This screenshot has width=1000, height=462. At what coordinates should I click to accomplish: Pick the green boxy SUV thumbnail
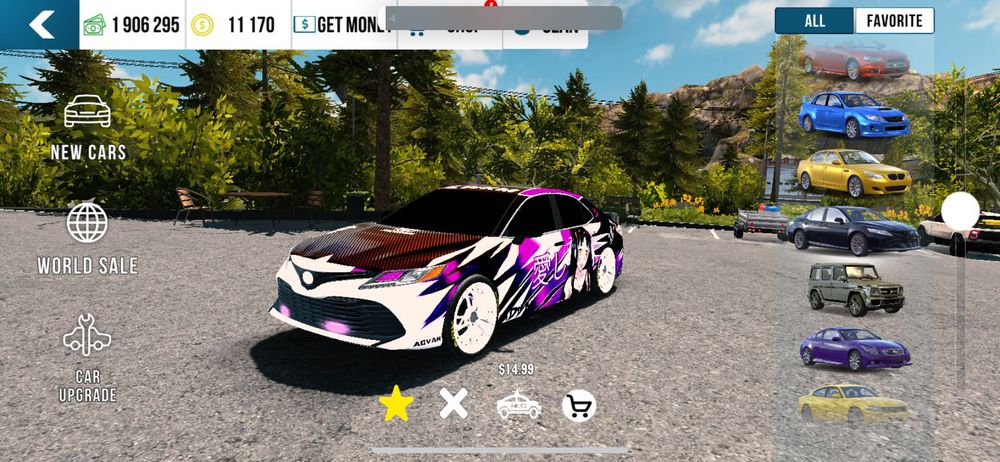coord(855,290)
